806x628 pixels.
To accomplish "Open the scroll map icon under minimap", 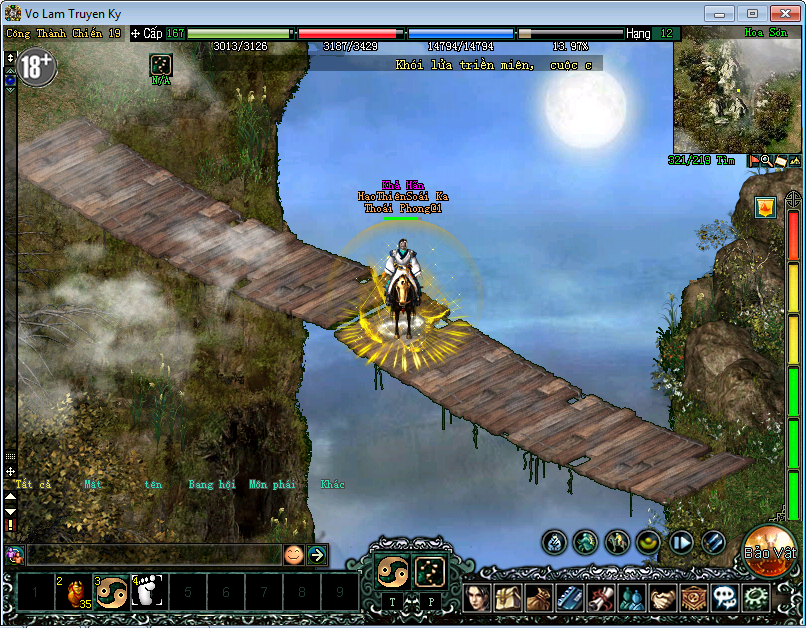I will coord(780,160).
